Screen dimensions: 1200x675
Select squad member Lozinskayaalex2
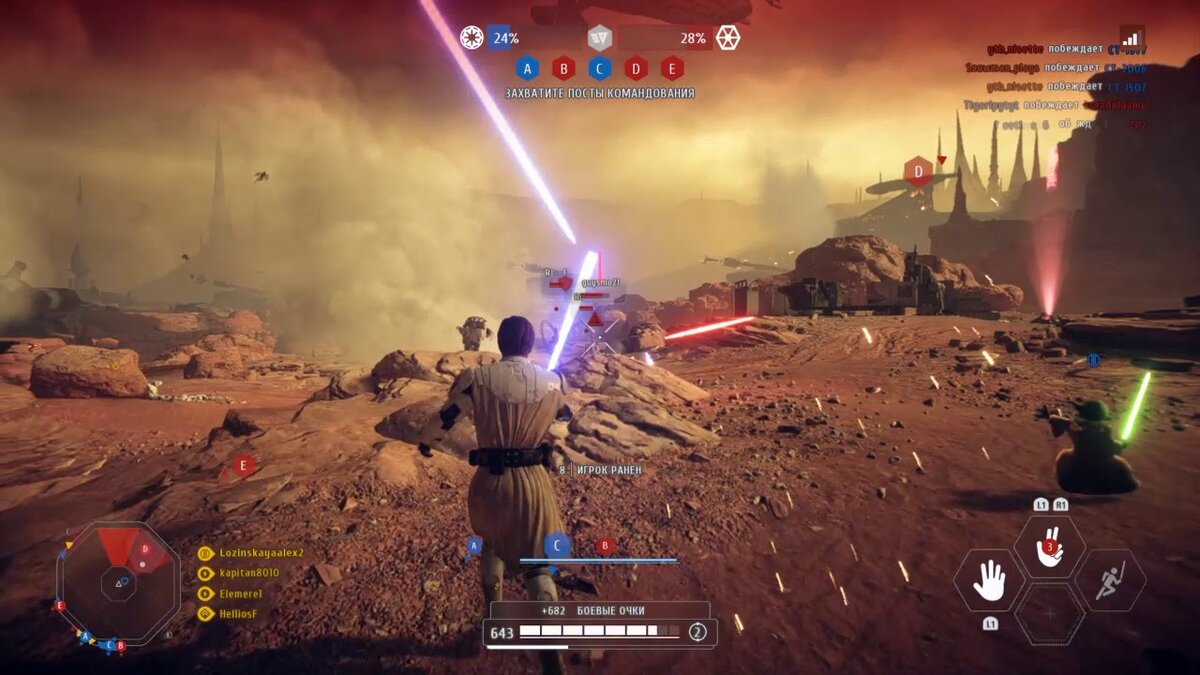[x=260, y=552]
